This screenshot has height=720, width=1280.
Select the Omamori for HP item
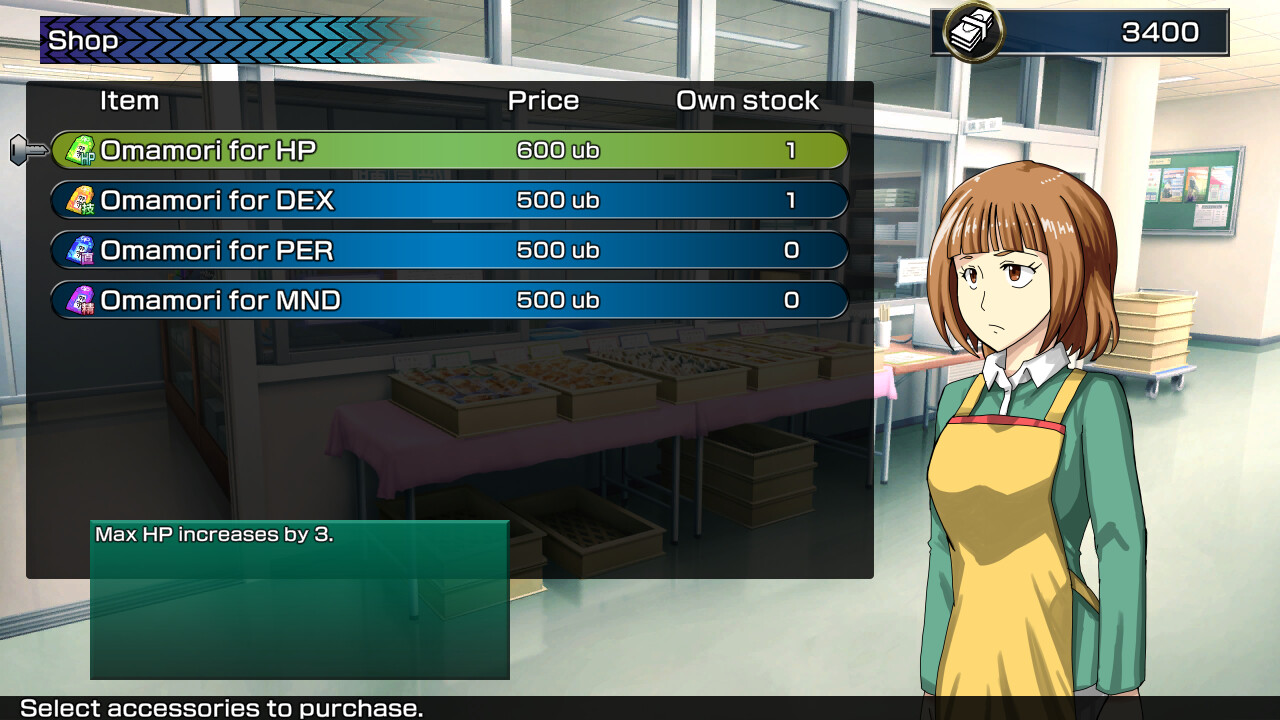(x=448, y=151)
